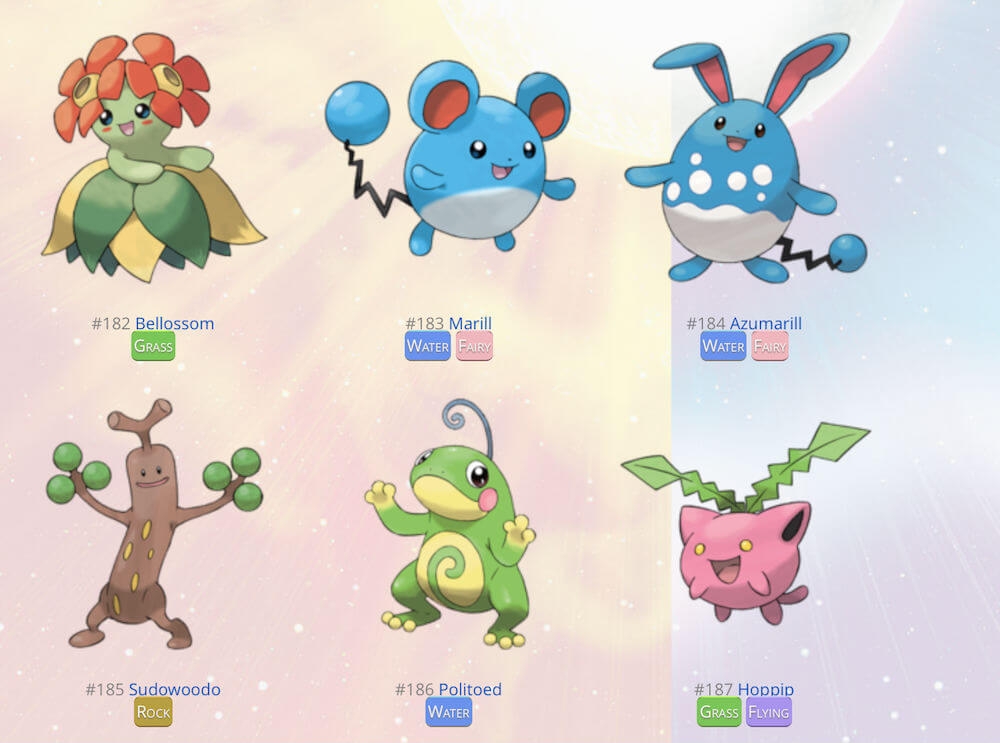Click the Water type badge under Azumarill
This screenshot has height=743, width=1000.
[723, 347]
